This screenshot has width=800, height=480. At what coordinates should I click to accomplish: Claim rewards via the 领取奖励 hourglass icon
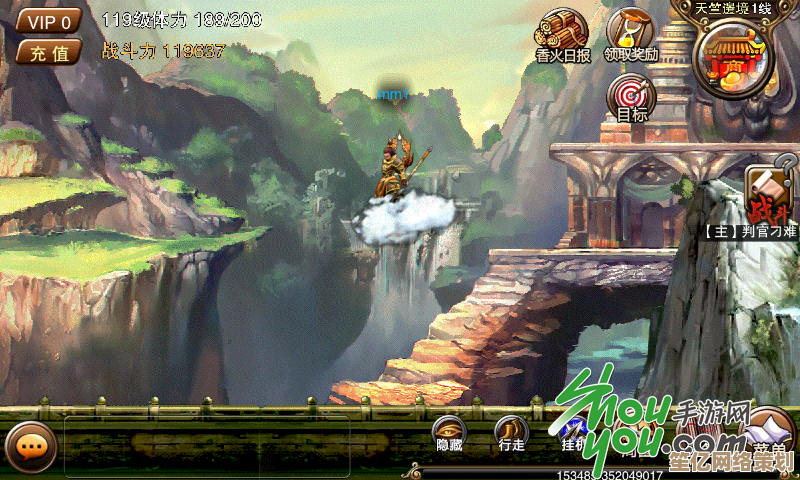tap(631, 36)
